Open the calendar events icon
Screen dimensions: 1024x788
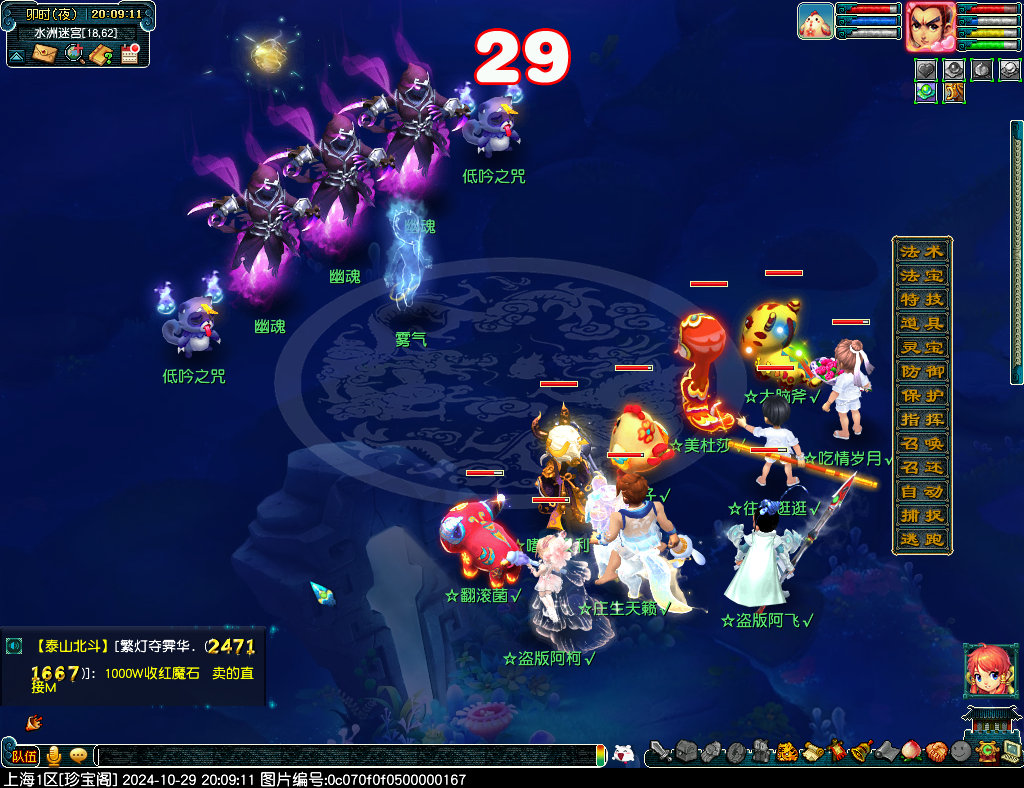click(x=129, y=54)
